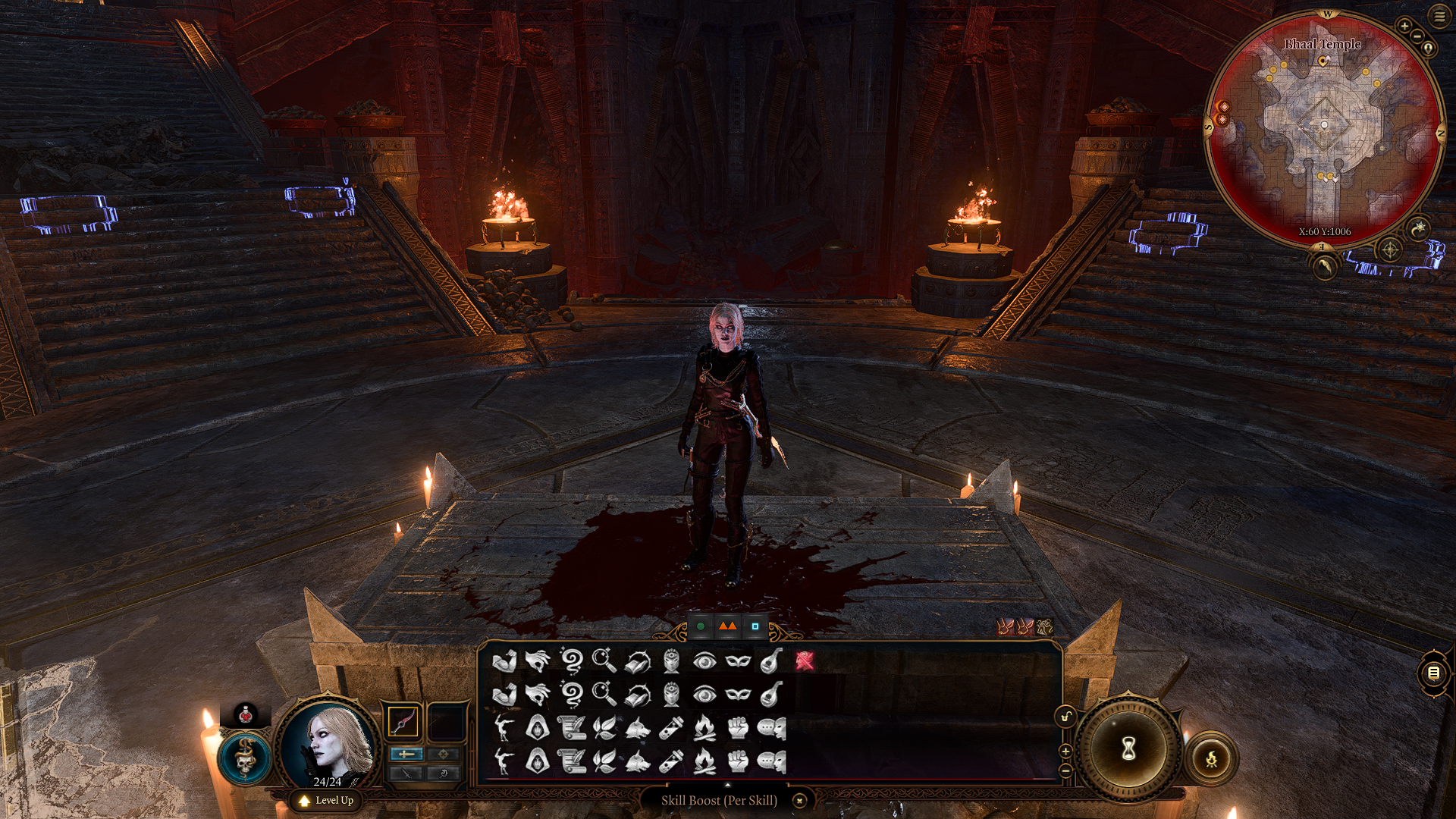Switch to the melee weapon set
The image size is (1456, 819).
click(406, 755)
